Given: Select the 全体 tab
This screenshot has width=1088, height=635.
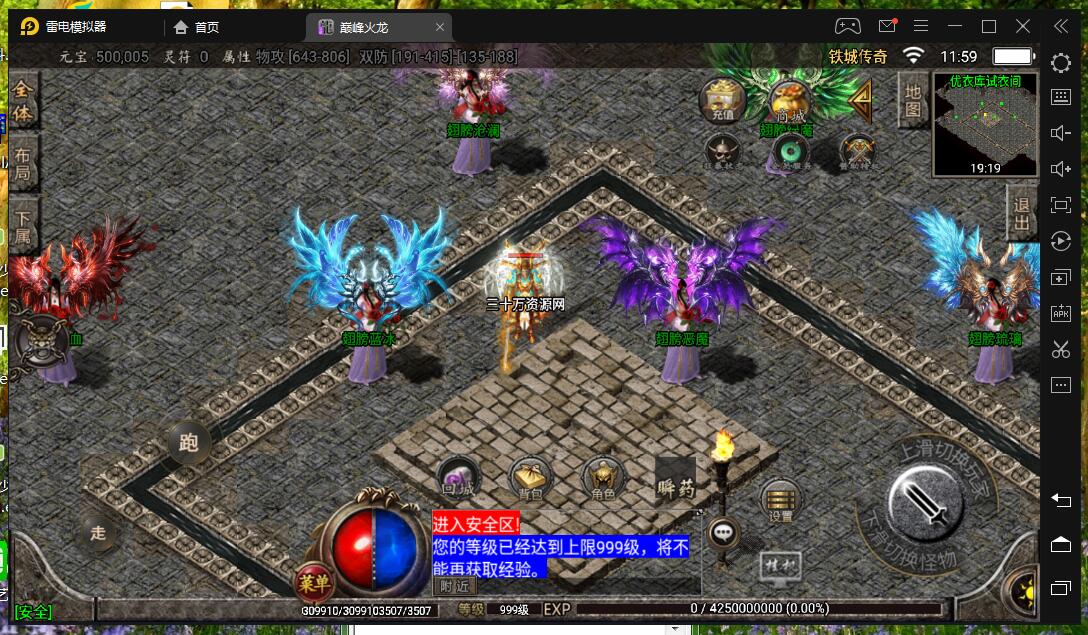Looking at the screenshot, I should click(22, 101).
